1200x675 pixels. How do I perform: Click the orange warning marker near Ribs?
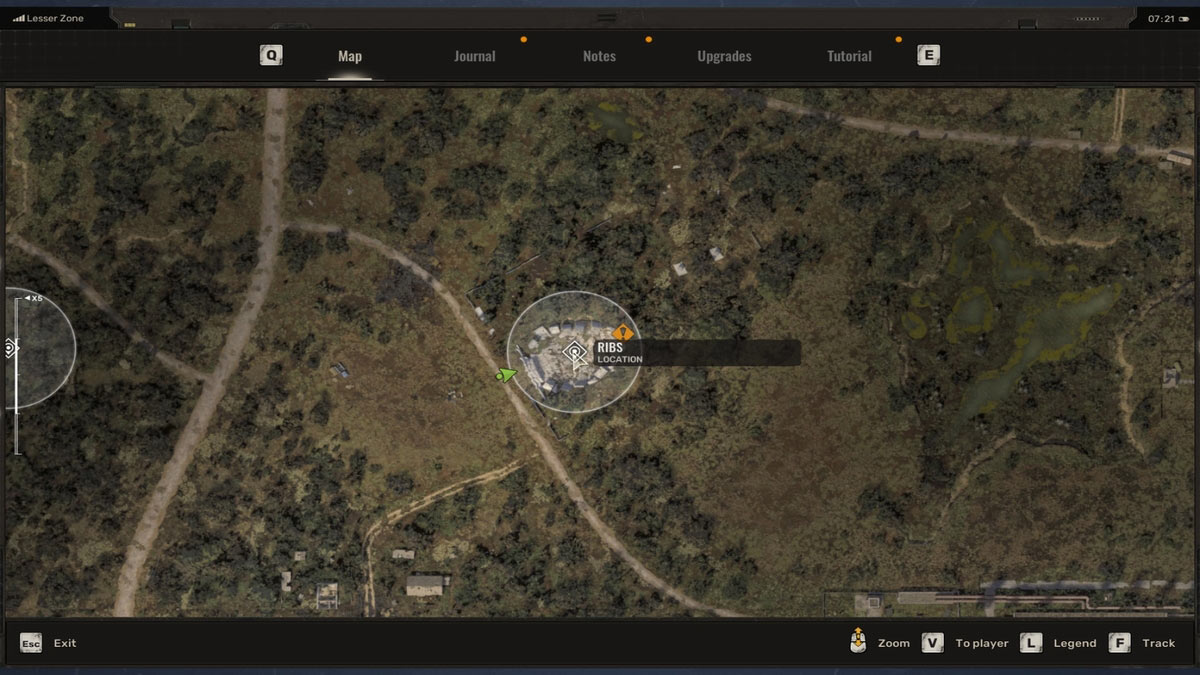point(622,332)
